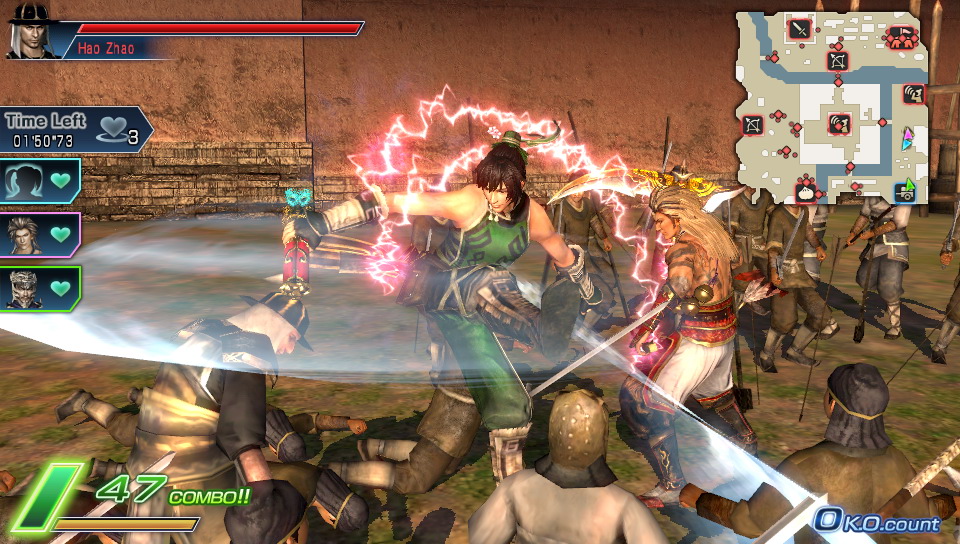
Task: Select the masked helmet ally portrait
Action: (39, 287)
